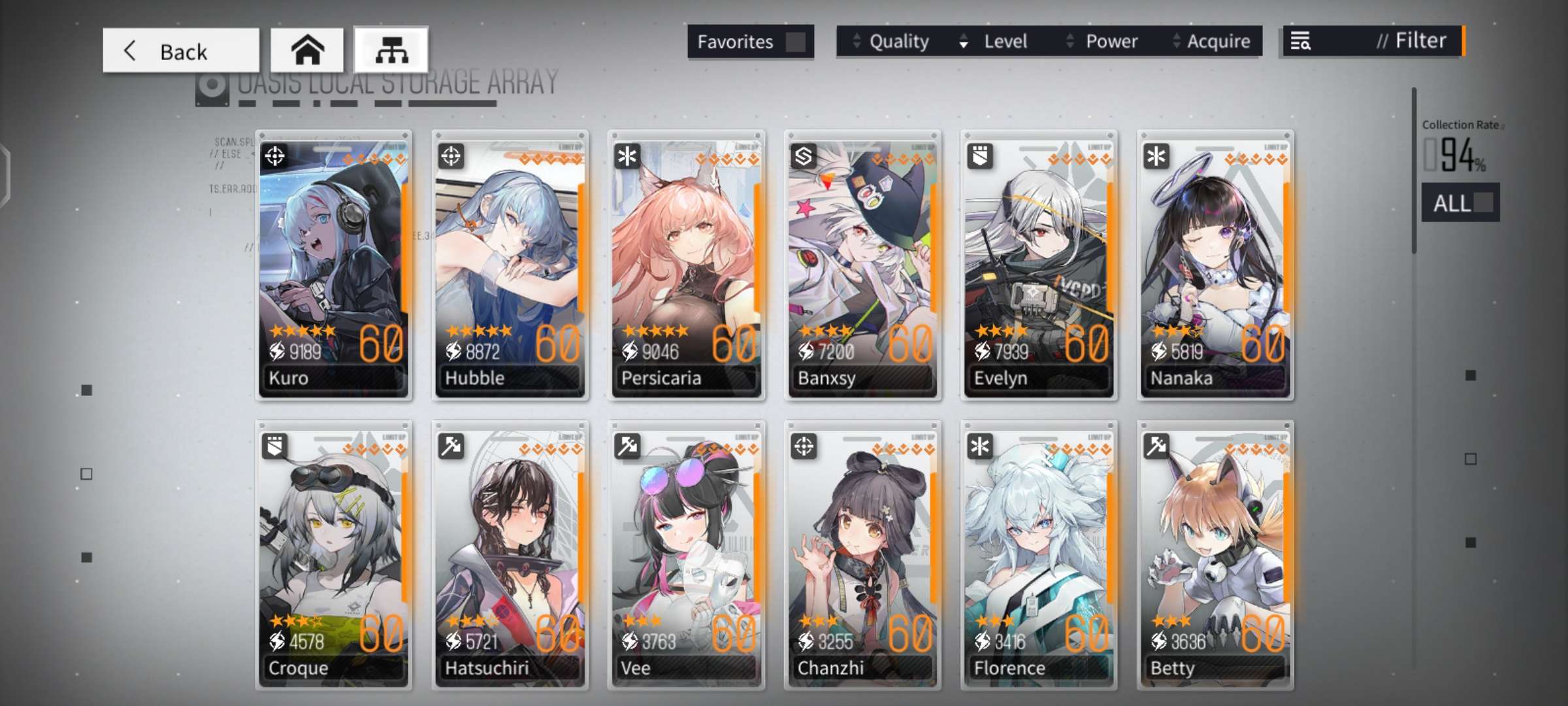Toggle the ALL collection switch
The image size is (1568, 706).
point(1461,203)
